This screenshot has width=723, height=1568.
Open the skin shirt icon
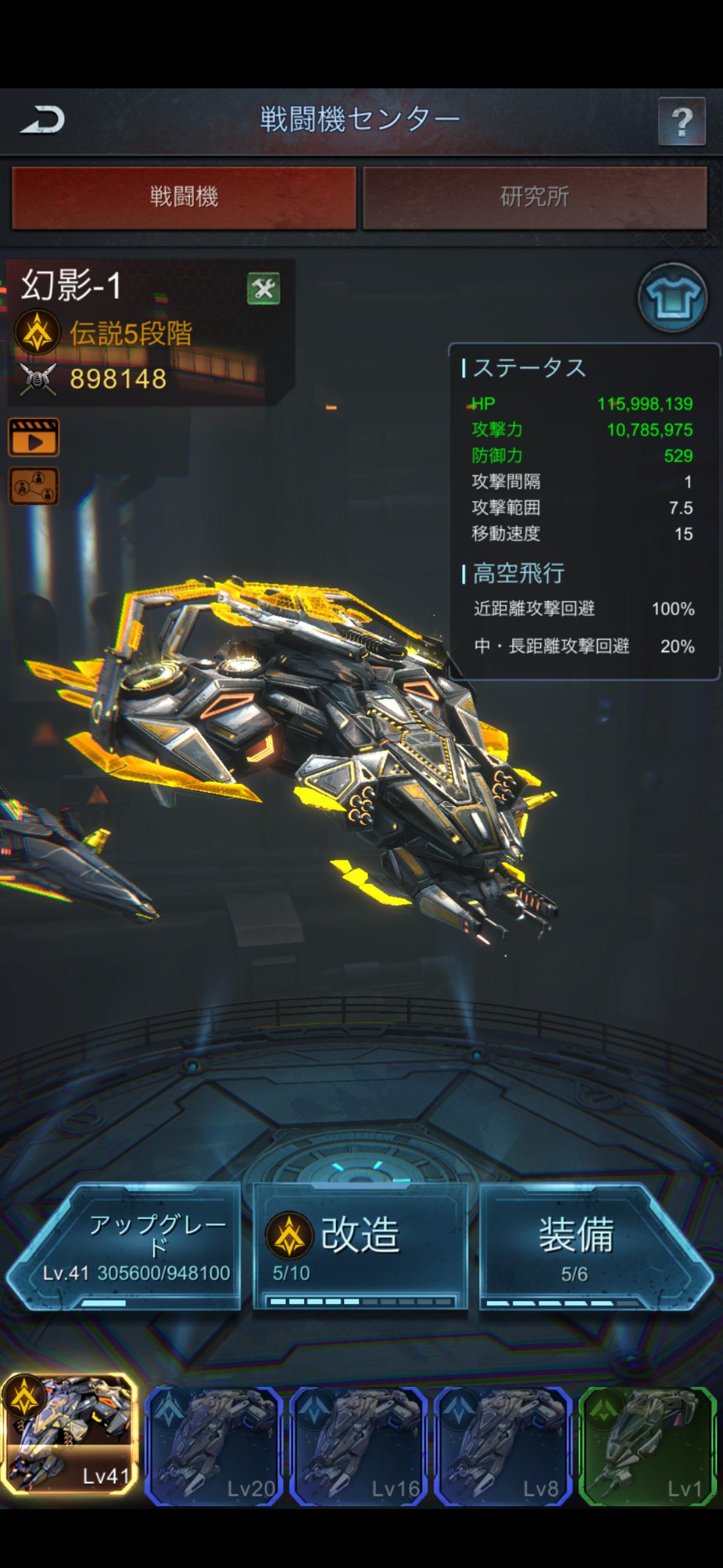(x=672, y=298)
